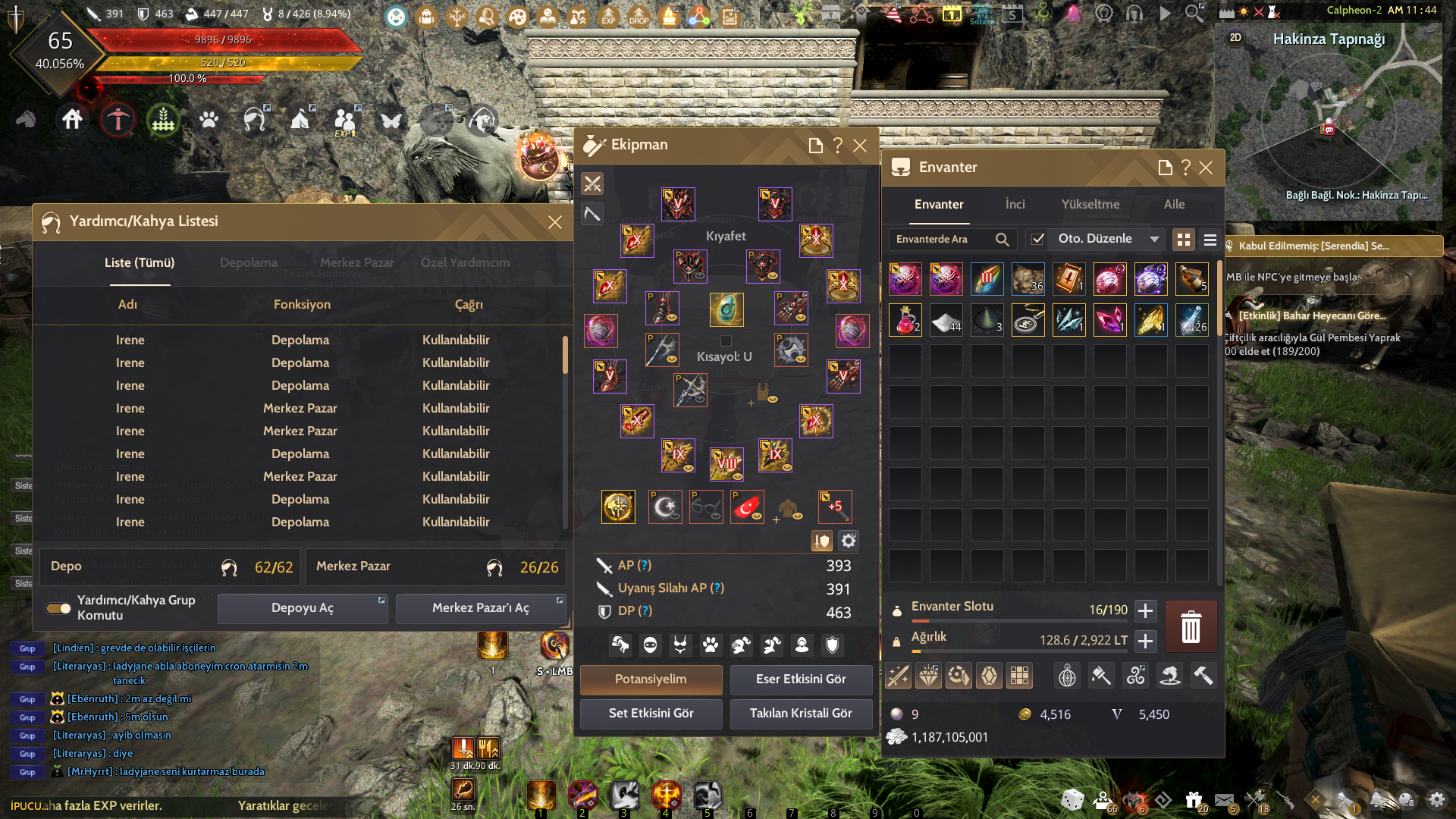The width and height of the screenshot is (1456, 819).
Task: Select the Aile inventory tab
Action: coord(1174,205)
